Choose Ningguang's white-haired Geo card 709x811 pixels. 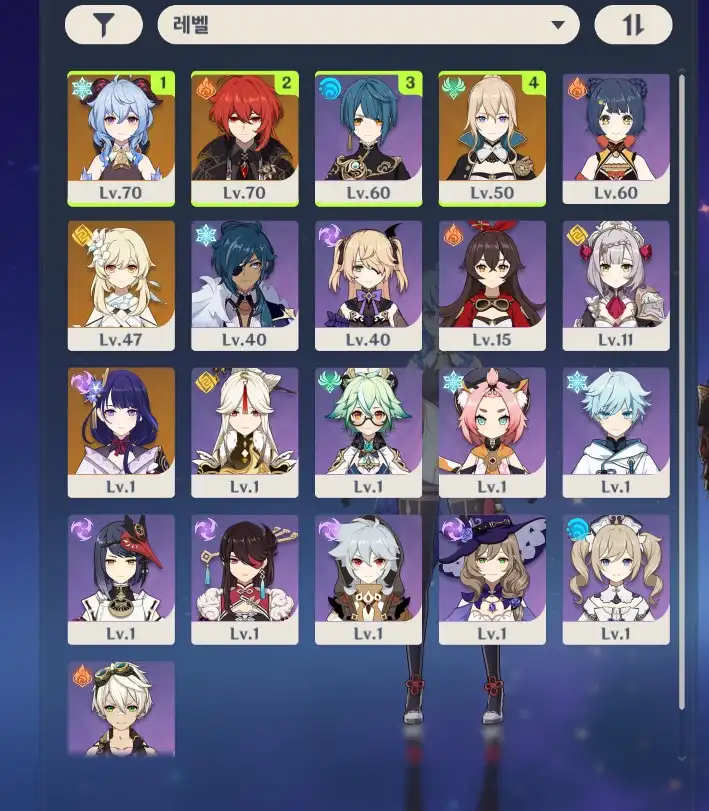coord(245,432)
